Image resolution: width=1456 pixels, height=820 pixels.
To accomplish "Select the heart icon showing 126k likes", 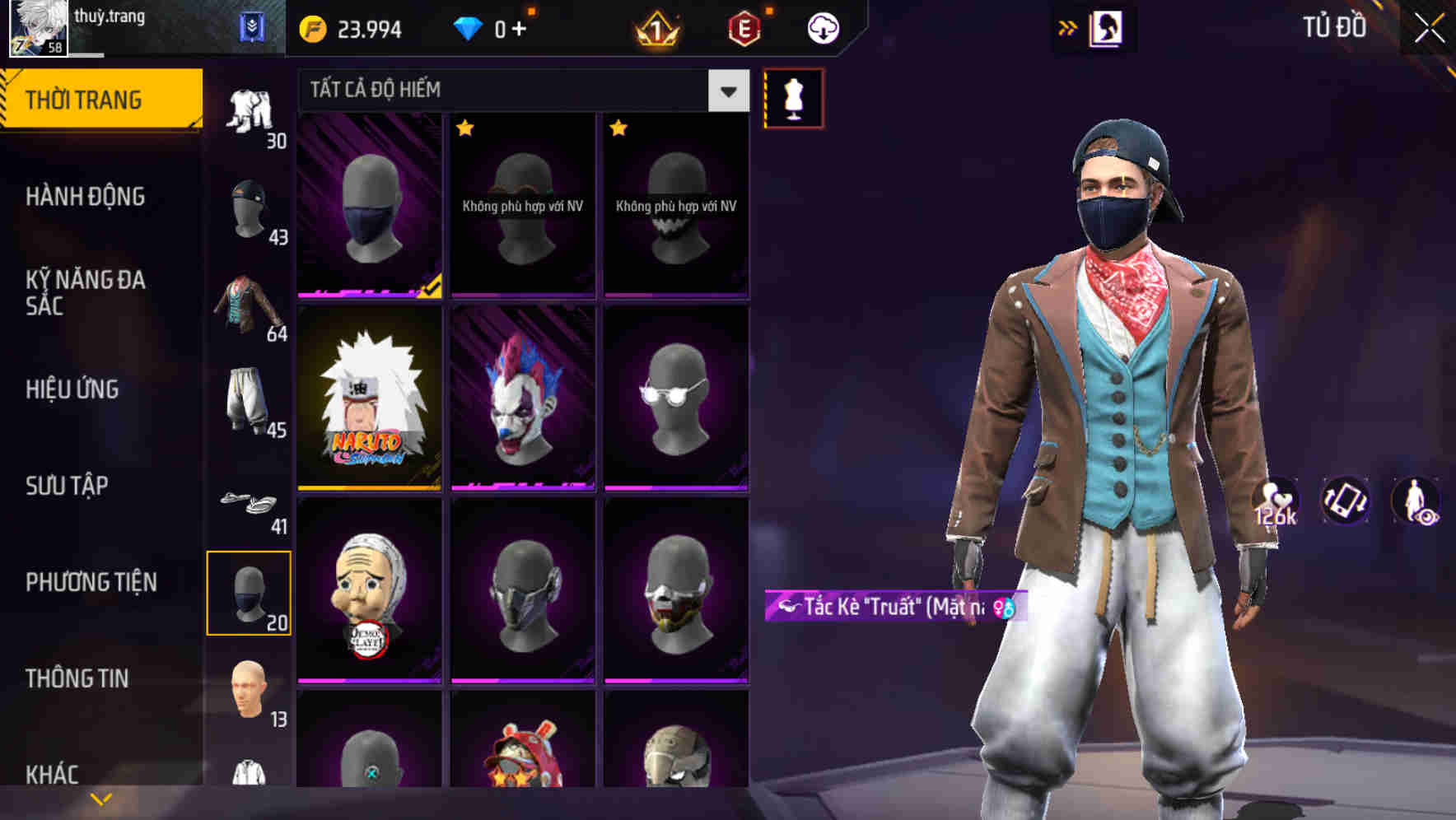I will click(x=1276, y=502).
